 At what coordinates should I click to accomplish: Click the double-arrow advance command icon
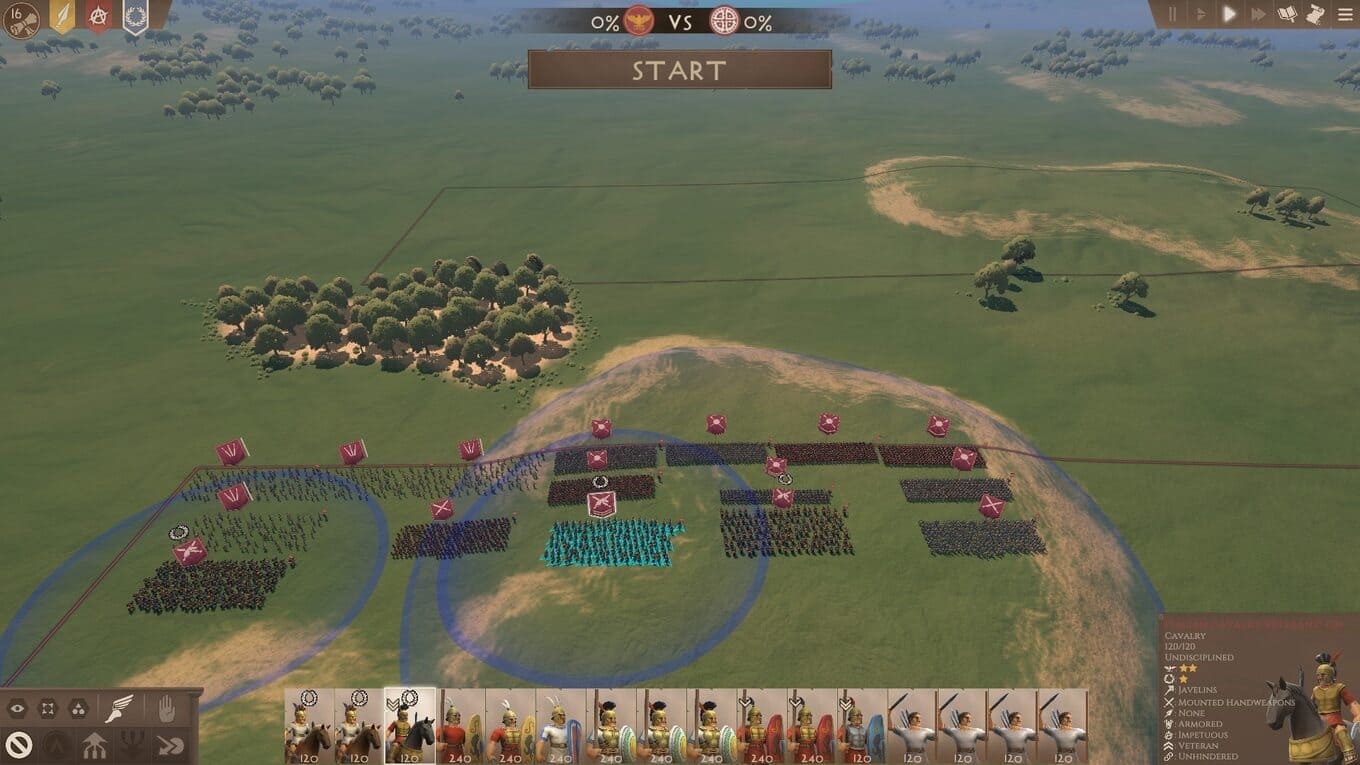click(x=171, y=744)
